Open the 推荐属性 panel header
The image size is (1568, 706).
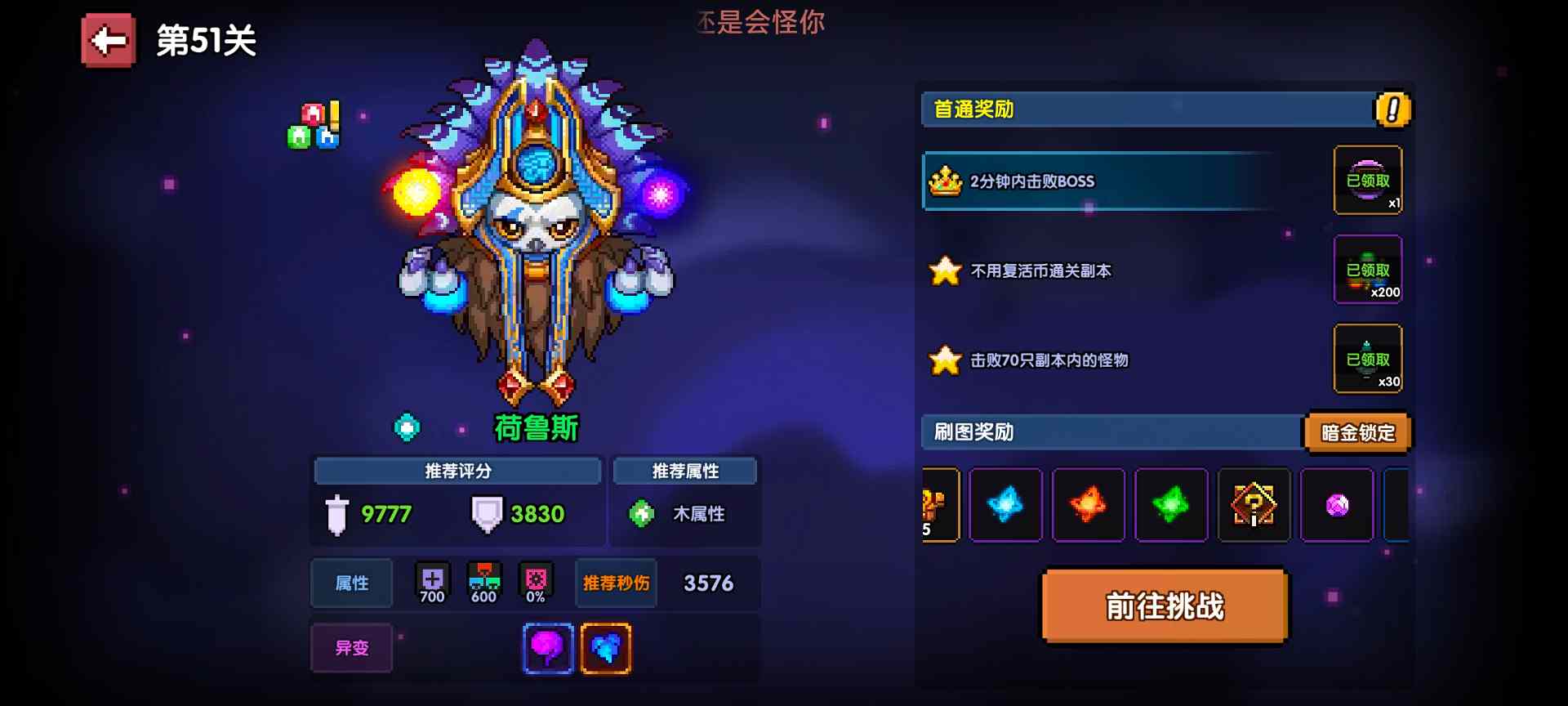tap(685, 470)
